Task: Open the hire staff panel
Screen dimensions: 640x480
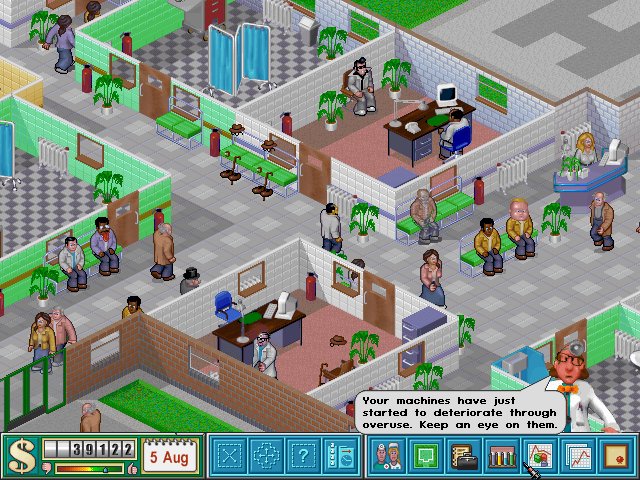Action: pos(339,458)
